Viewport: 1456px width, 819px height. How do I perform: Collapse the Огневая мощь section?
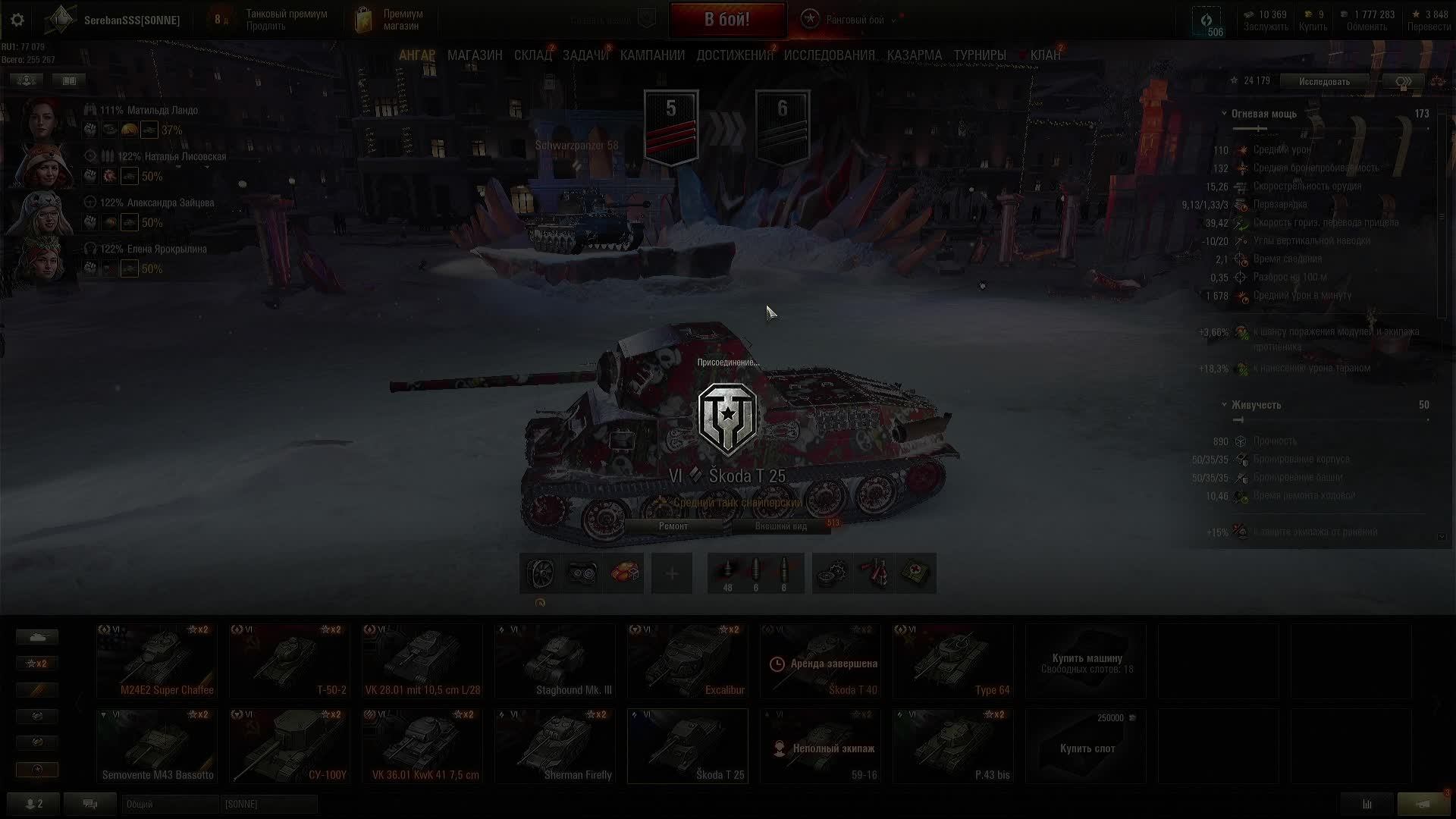[1224, 114]
